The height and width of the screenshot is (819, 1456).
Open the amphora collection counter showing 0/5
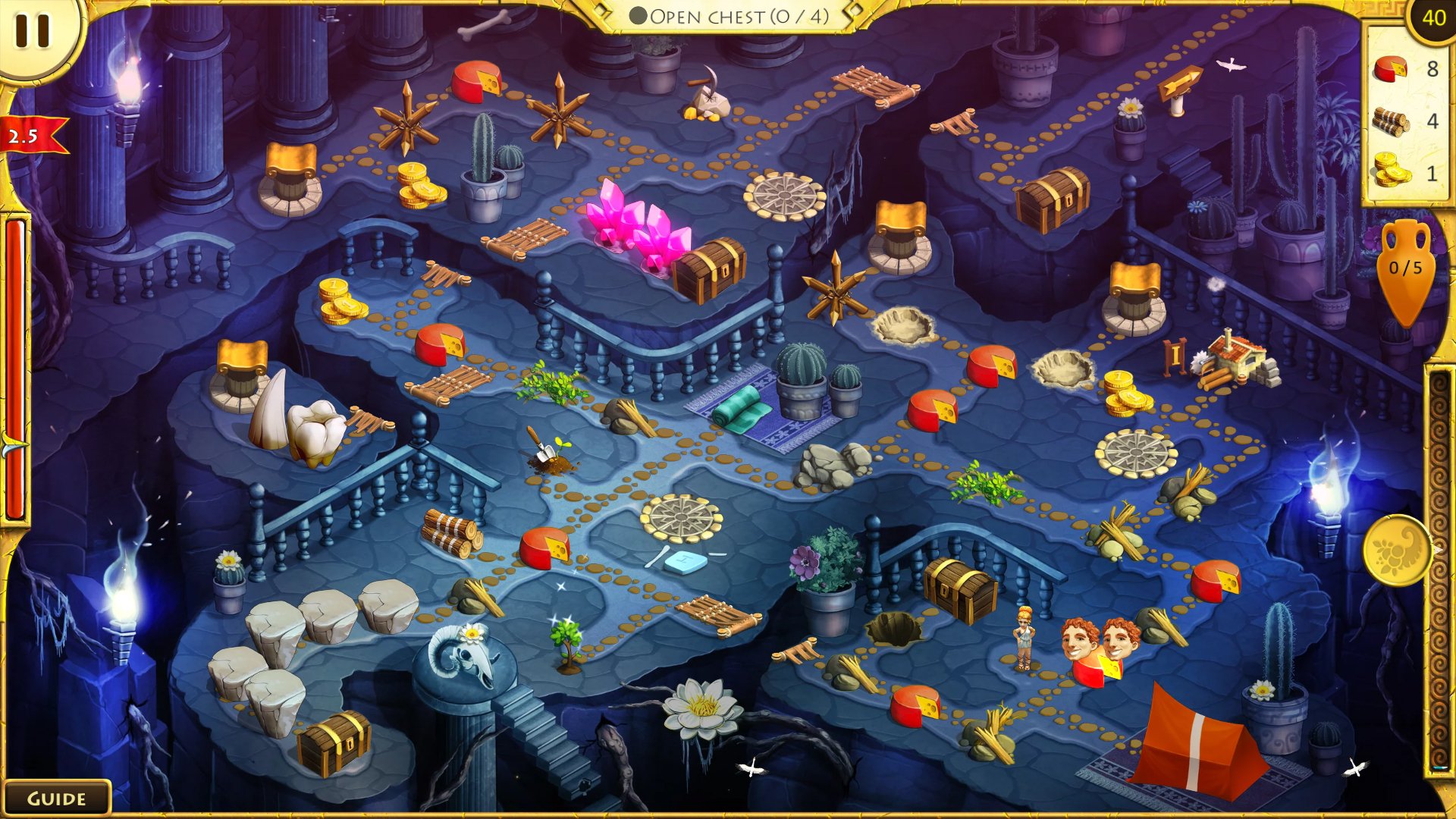coord(1407,269)
